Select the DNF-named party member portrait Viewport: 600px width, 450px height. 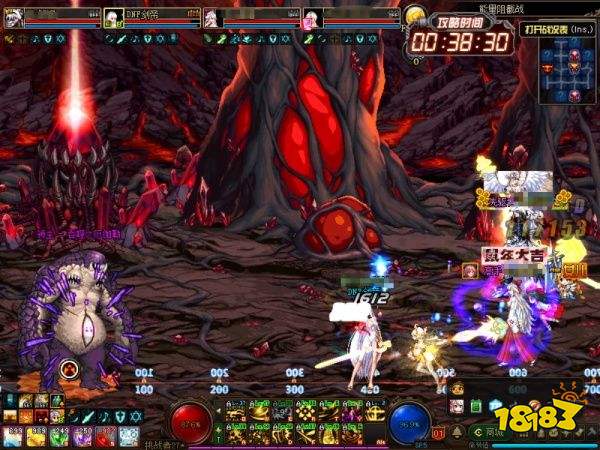[114, 18]
